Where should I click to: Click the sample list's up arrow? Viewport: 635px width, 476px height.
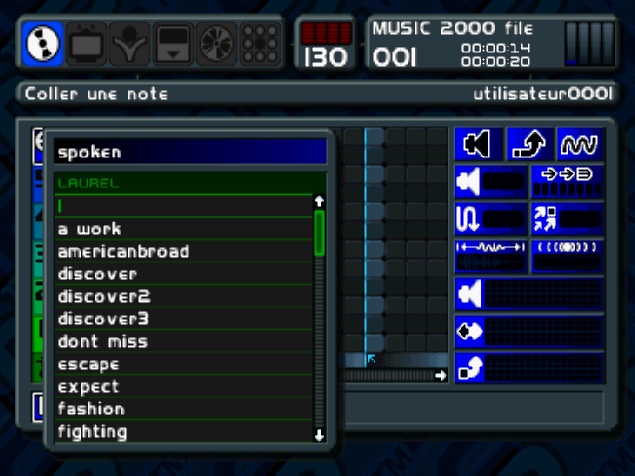[x=319, y=201]
